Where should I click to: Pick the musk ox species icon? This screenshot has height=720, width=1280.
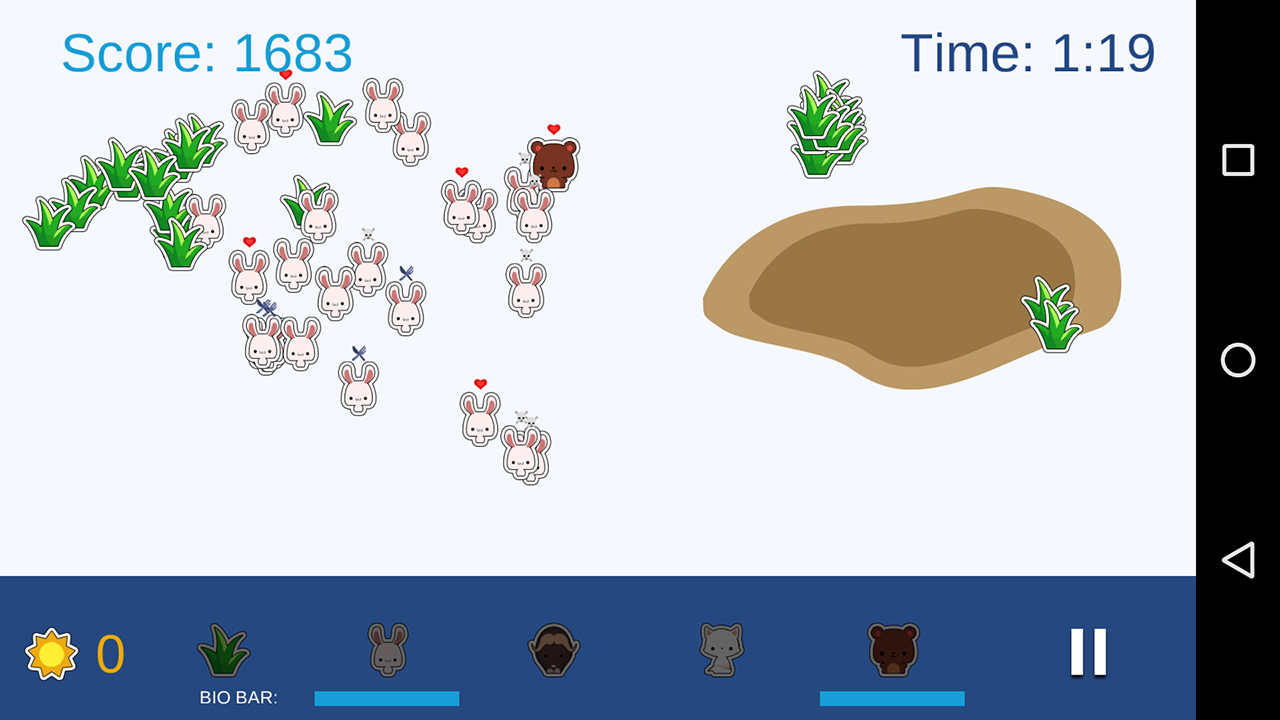pyautogui.click(x=554, y=650)
